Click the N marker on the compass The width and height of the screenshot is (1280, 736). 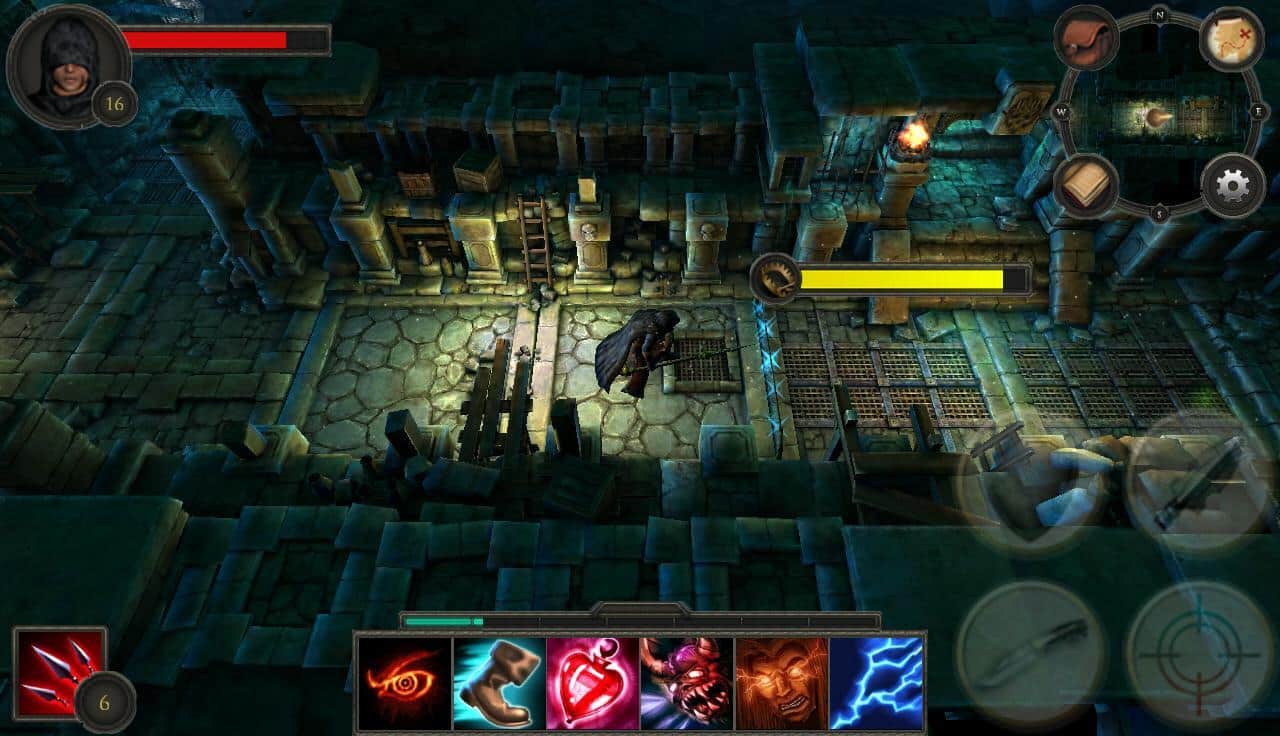(x=1160, y=17)
